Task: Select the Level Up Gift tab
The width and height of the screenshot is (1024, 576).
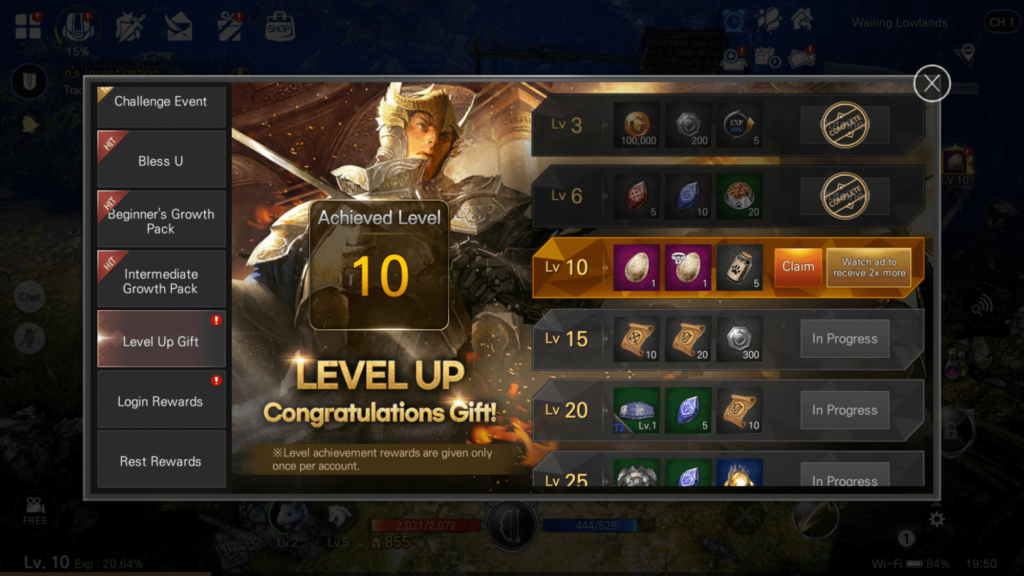Action: [x=161, y=341]
